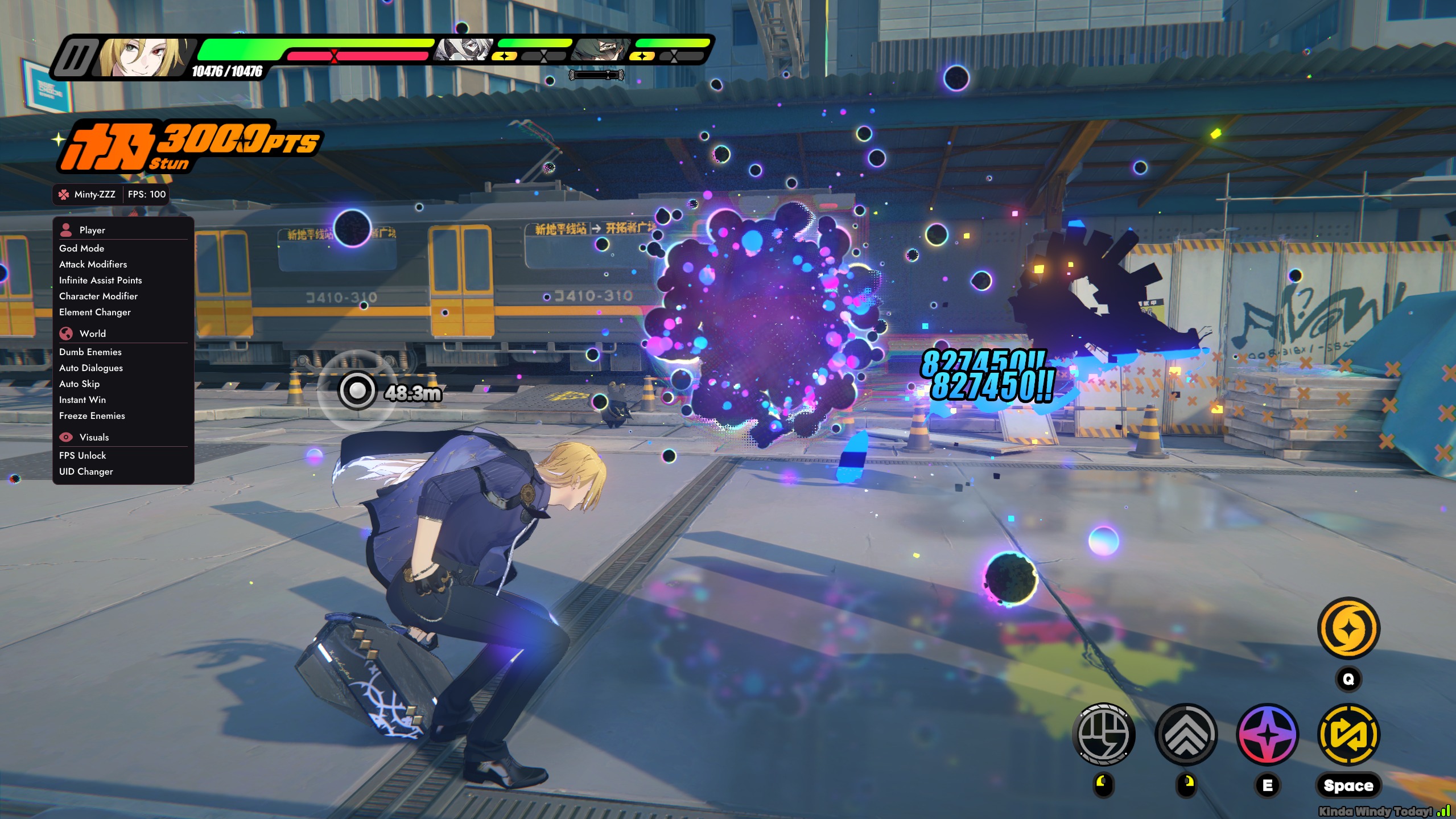Image resolution: width=1456 pixels, height=819 pixels.
Task: Activate the Instant Win option
Action: coord(83,400)
